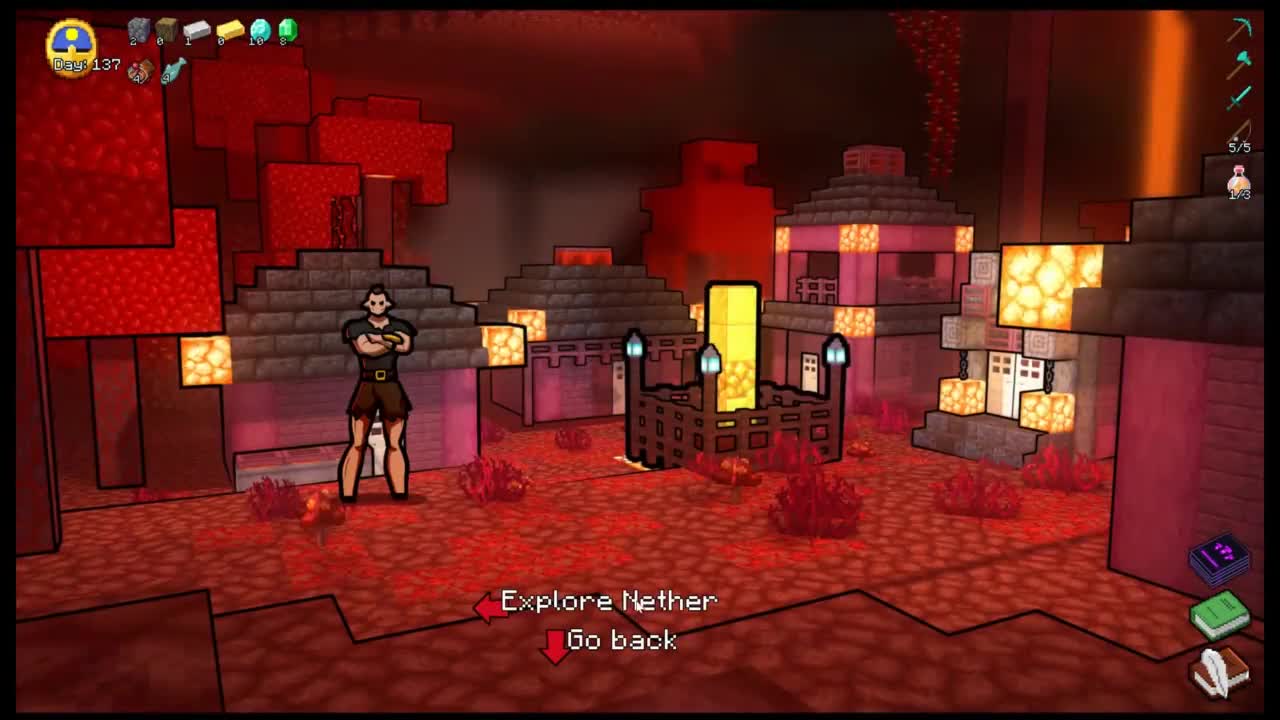1280x720 pixels.
Task: Click the gold ingot resource icon
Action: [x=229, y=30]
